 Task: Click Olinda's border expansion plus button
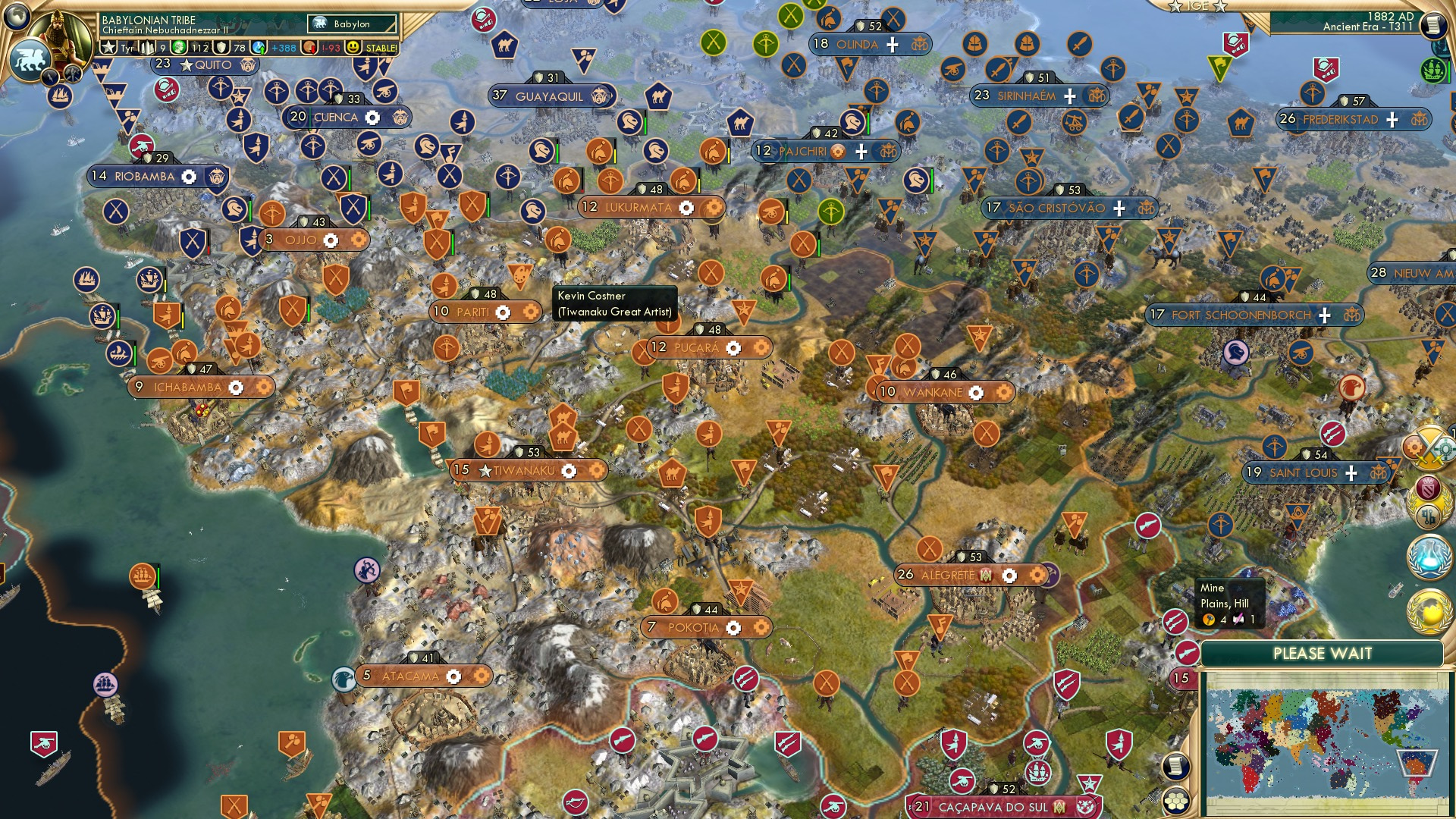893,45
